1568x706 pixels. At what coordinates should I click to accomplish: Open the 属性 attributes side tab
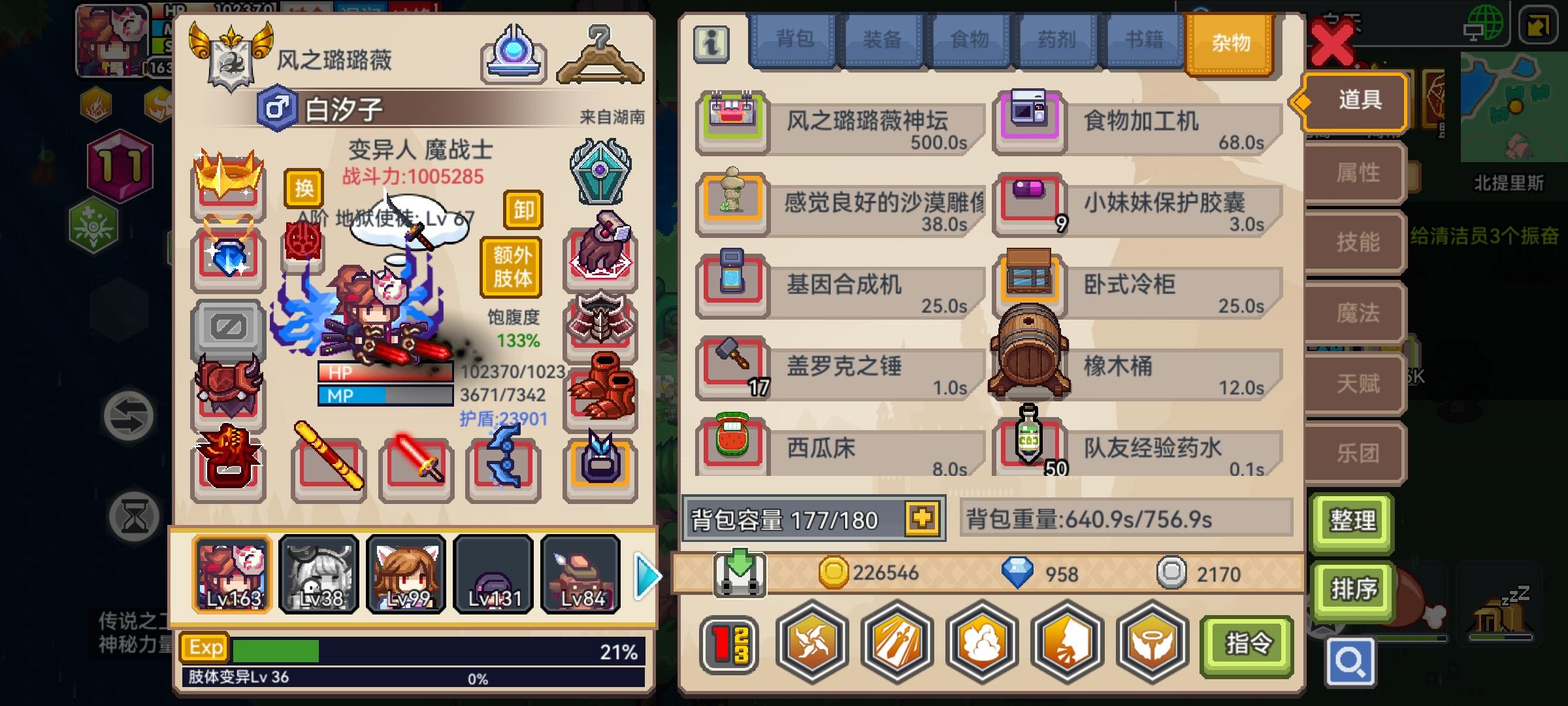point(1354,172)
